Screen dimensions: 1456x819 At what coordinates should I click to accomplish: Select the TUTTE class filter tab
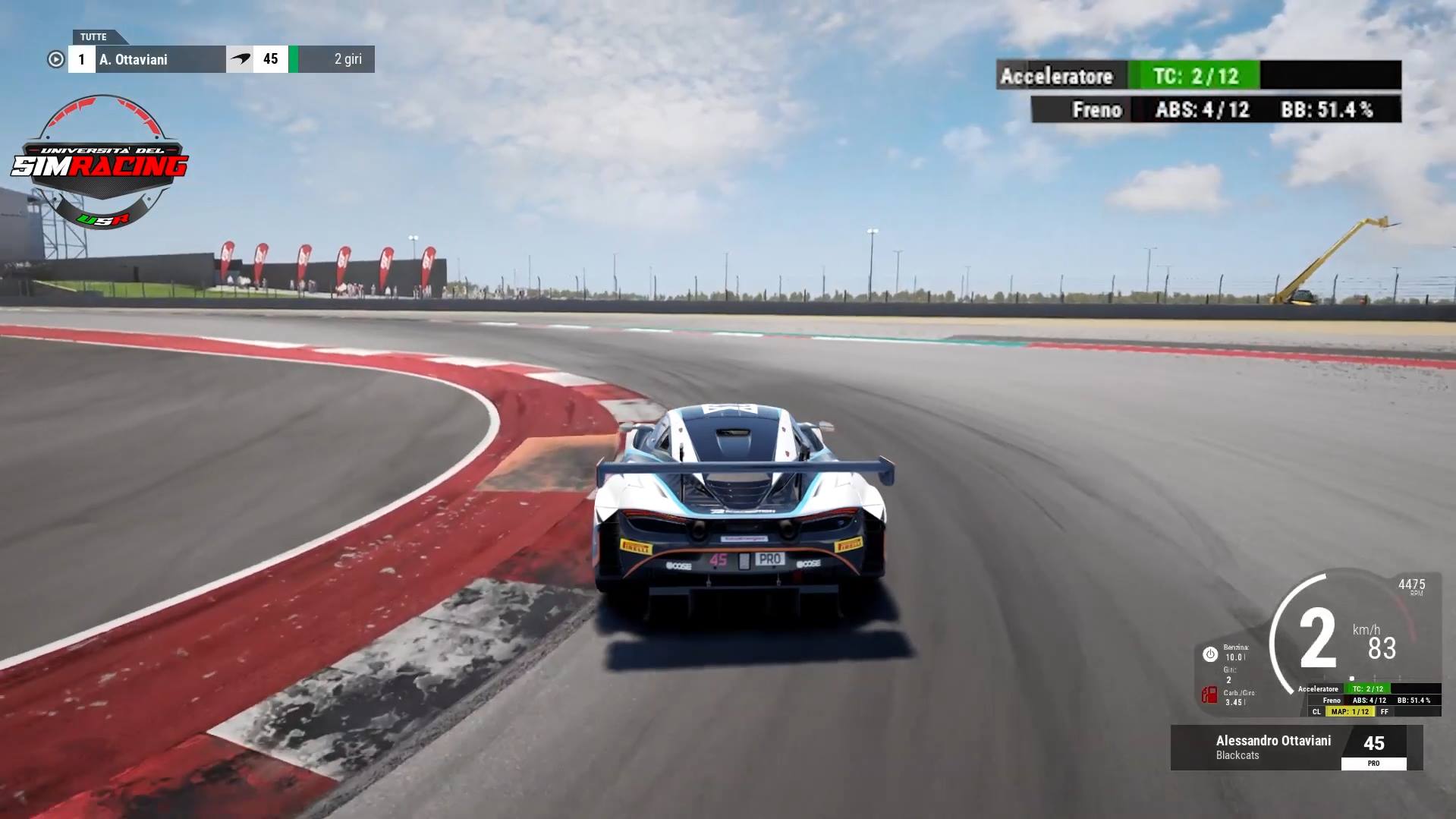coord(94,37)
